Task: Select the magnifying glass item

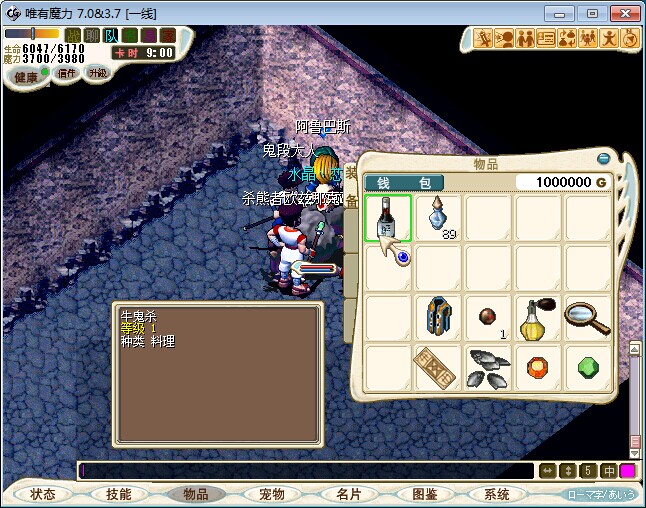Action: coord(588,317)
